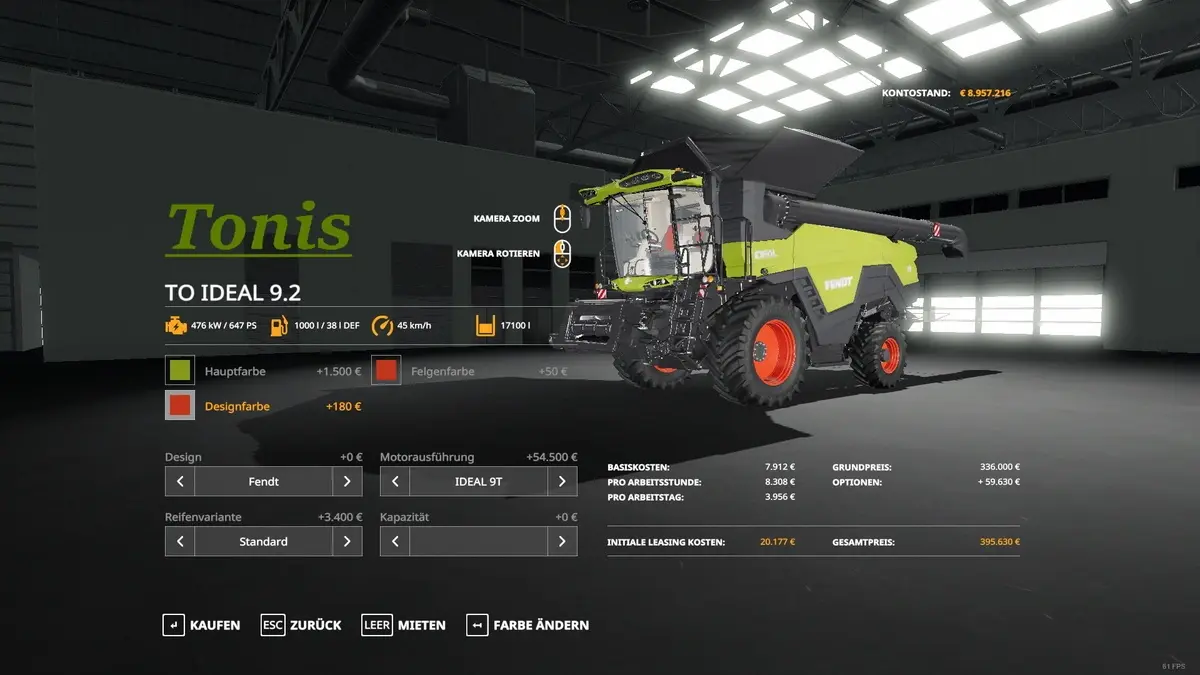Buy the combine with Kaufen

[202, 625]
